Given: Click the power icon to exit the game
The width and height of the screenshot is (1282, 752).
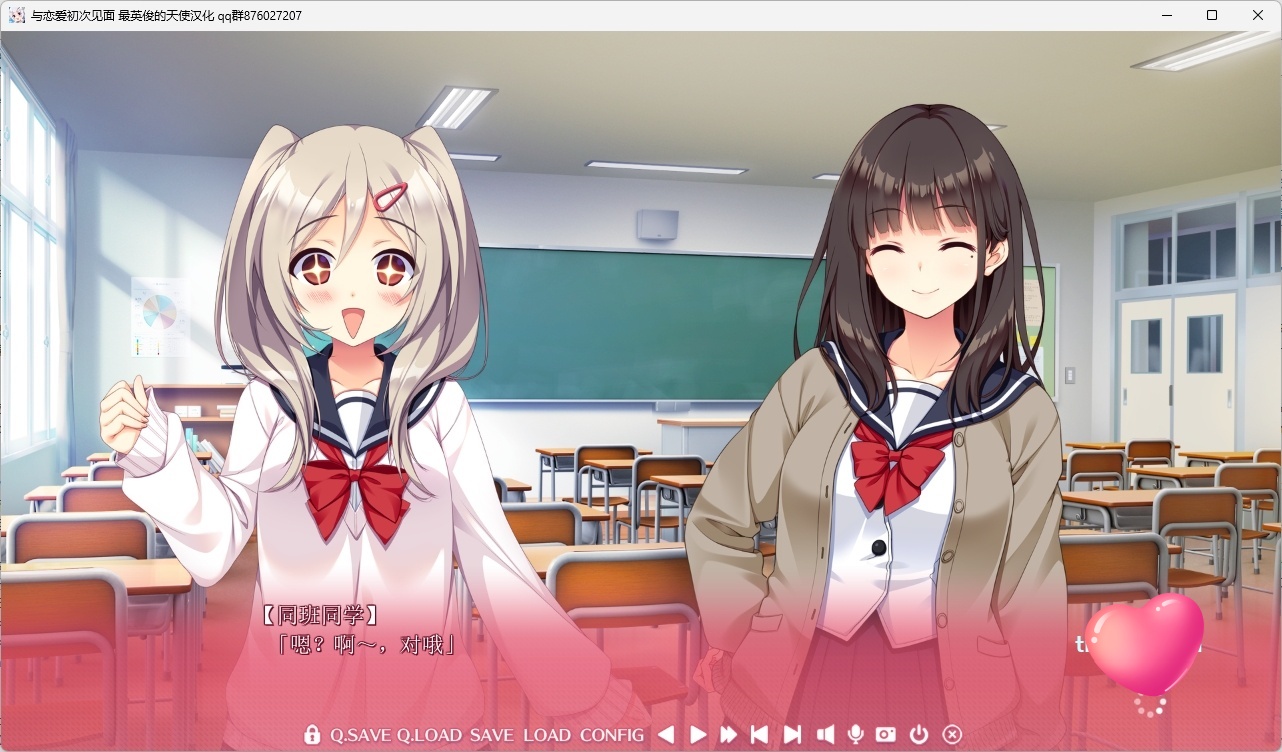Looking at the screenshot, I should pyautogui.click(x=918, y=735).
